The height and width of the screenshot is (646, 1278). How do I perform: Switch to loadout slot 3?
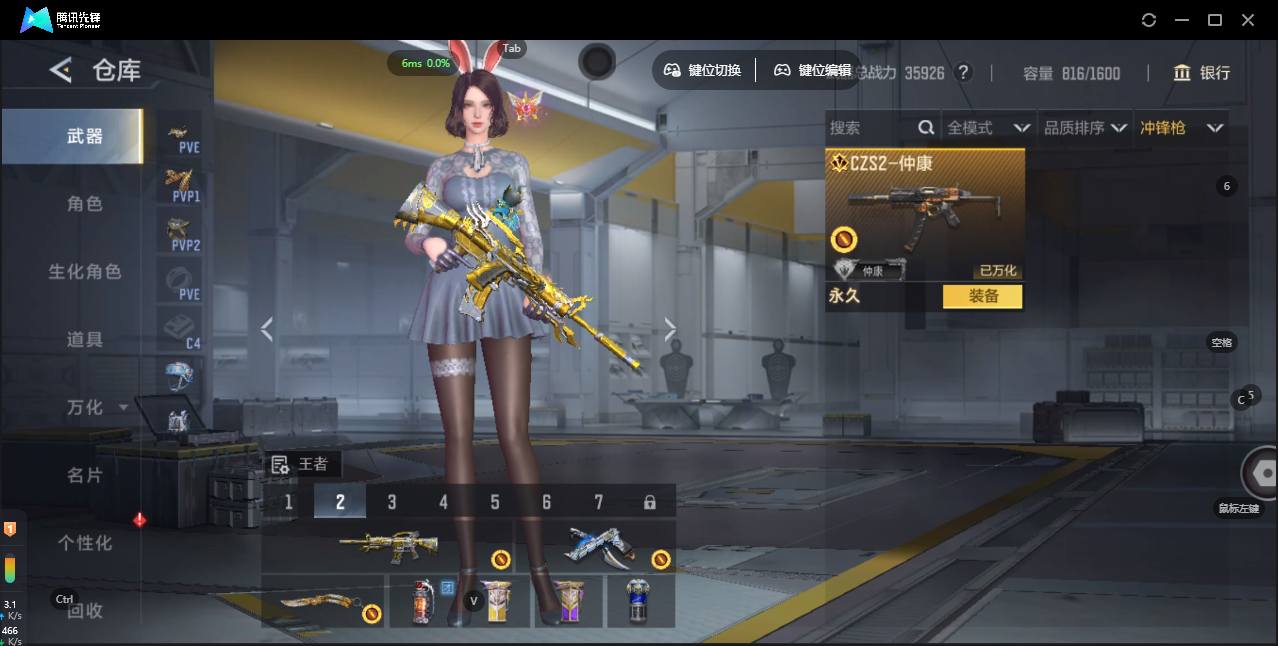click(x=392, y=502)
